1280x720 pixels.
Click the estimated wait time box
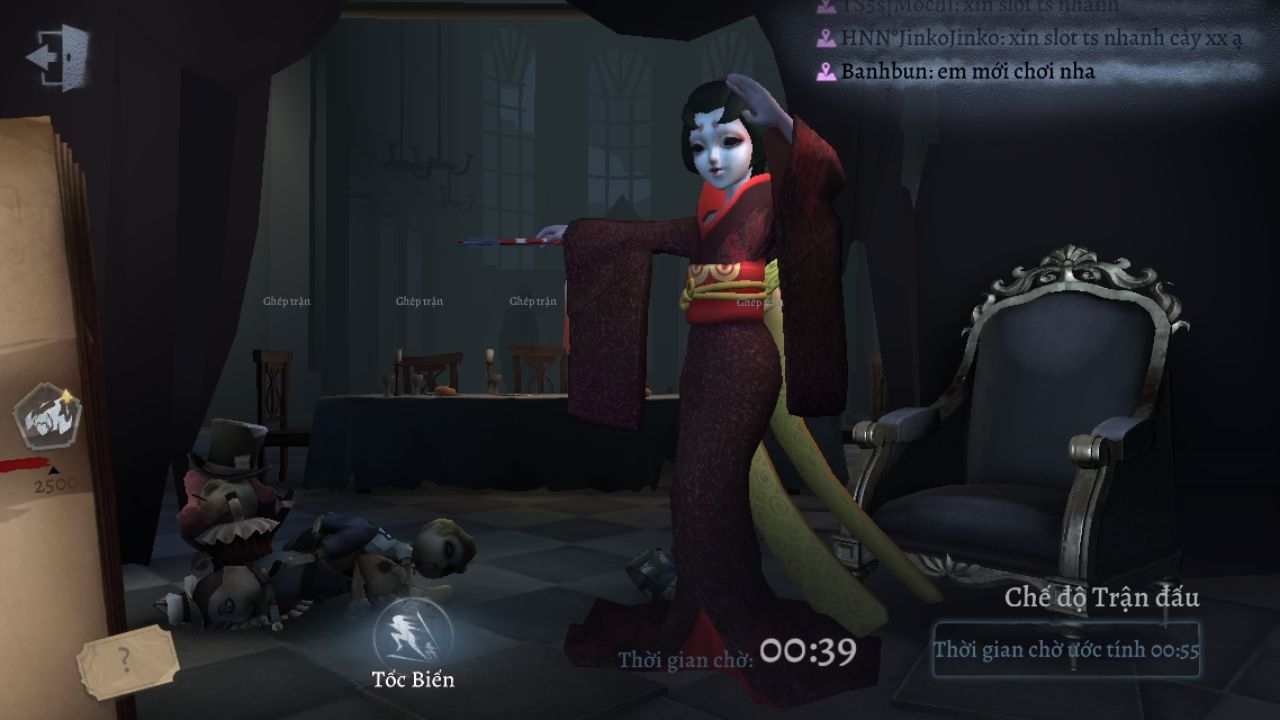coord(1066,650)
